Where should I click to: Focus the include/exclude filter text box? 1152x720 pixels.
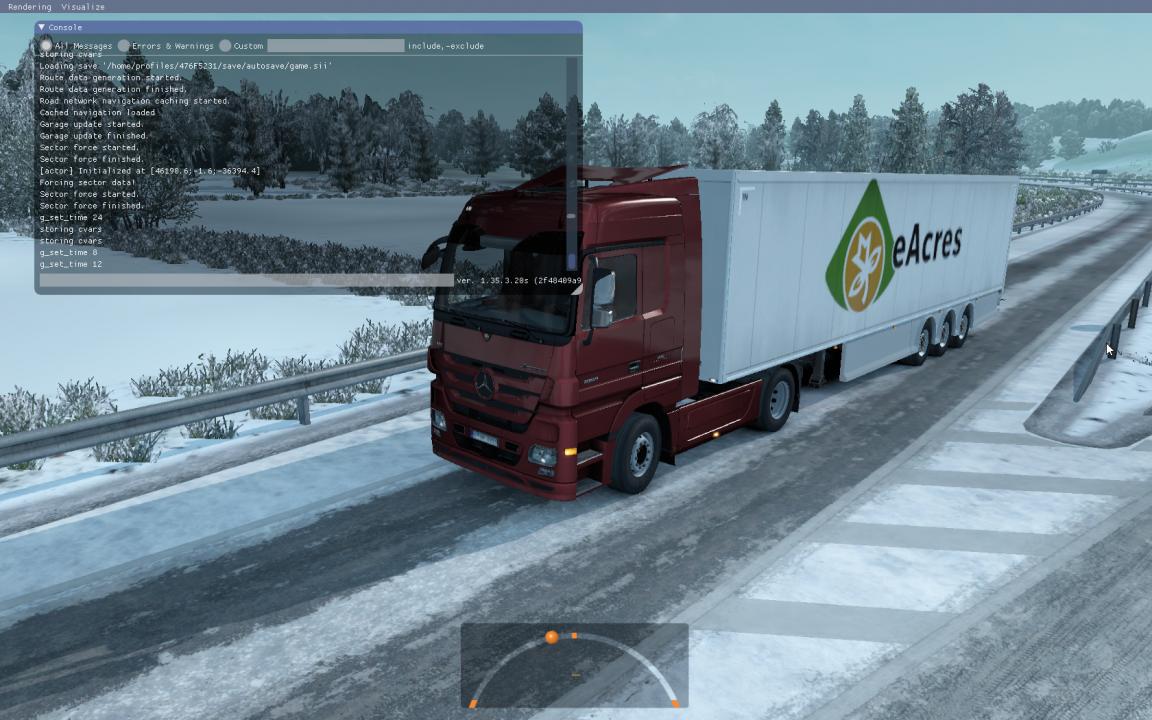(x=335, y=46)
